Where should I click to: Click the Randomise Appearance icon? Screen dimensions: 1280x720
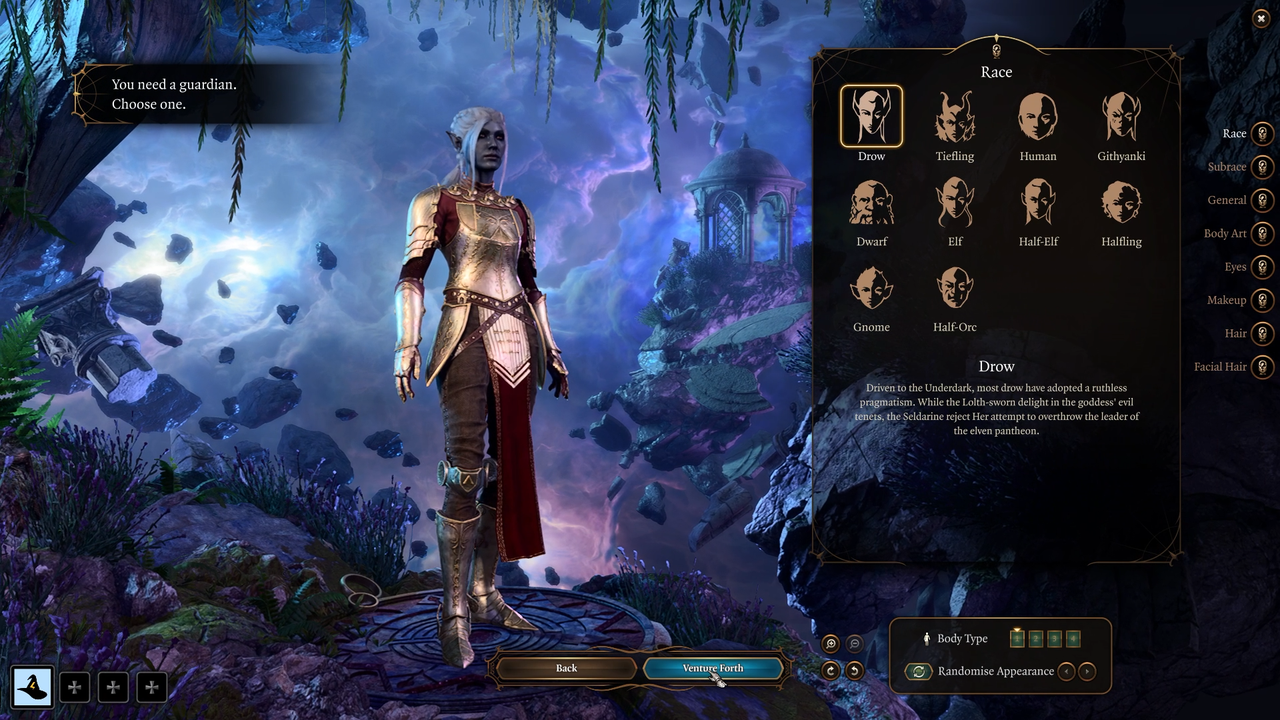pos(918,671)
